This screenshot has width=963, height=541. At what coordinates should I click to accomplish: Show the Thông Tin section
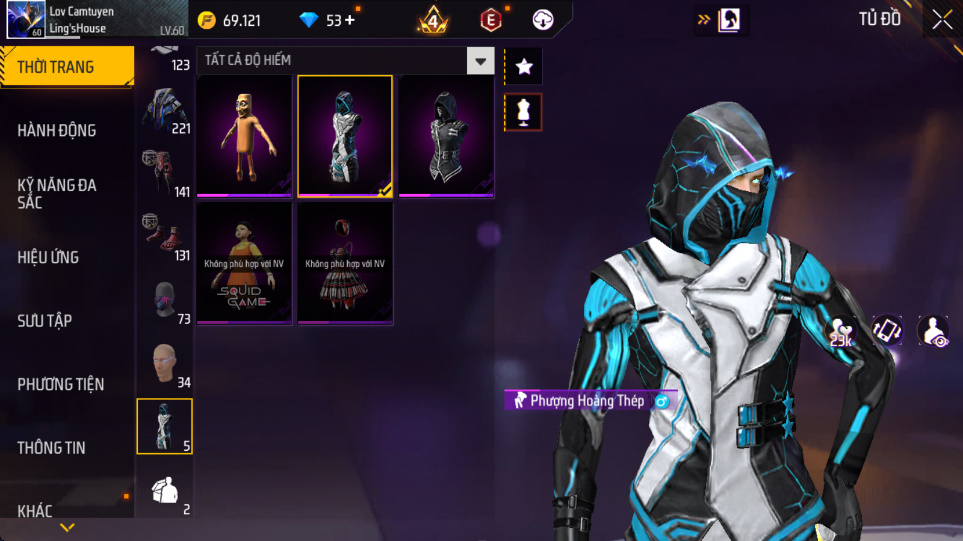coord(51,447)
